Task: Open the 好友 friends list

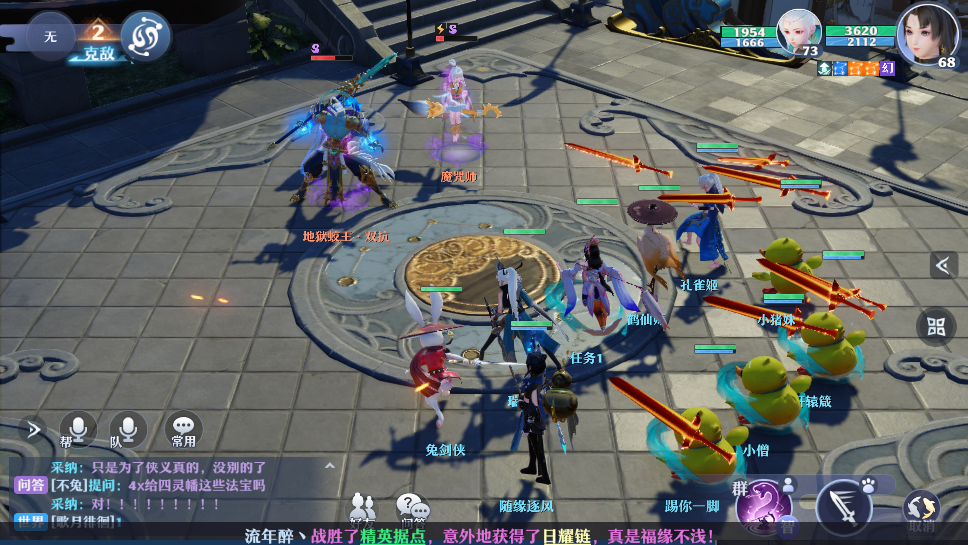Action: pyautogui.click(x=363, y=509)
